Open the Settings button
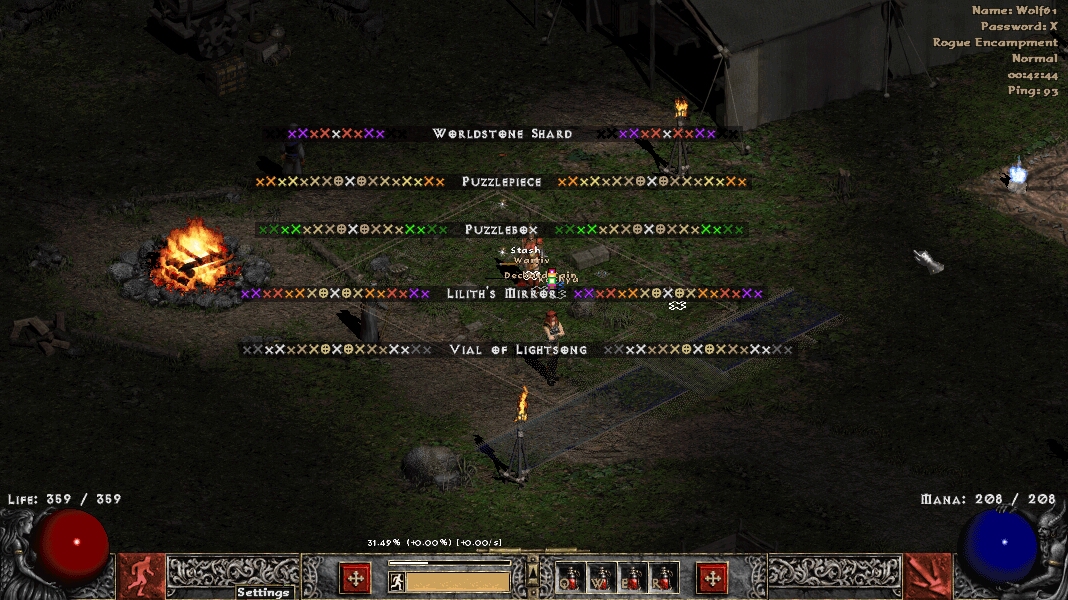 [263, 592]
